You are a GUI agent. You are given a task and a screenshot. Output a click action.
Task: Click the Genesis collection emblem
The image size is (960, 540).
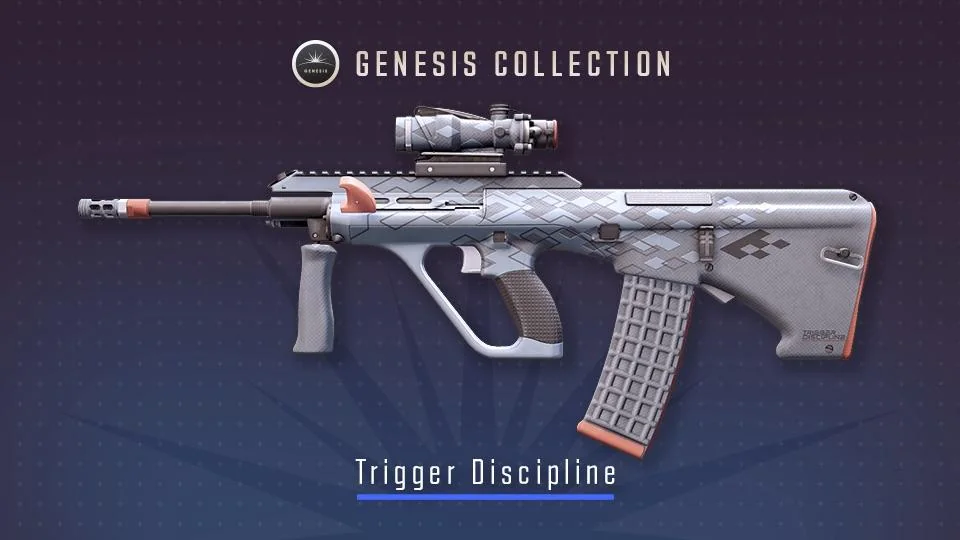315,64
